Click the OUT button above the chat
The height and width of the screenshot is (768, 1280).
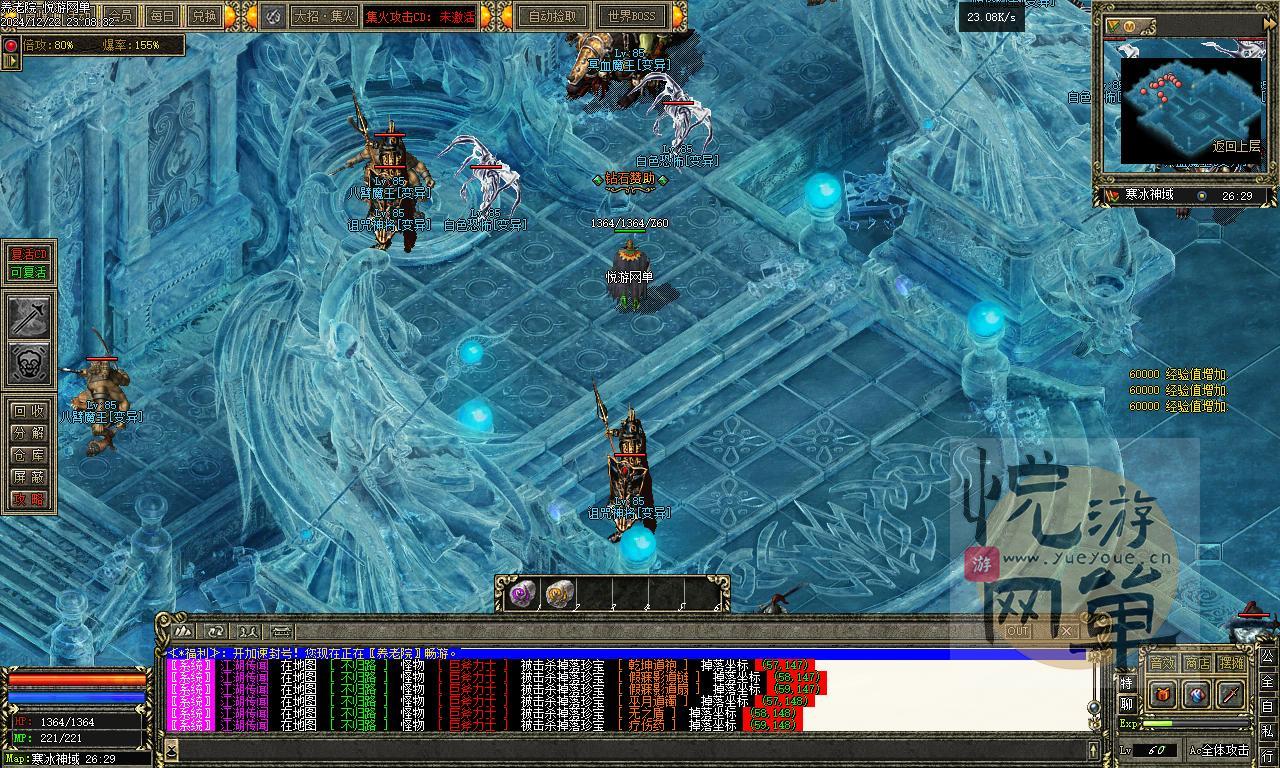1017,631
